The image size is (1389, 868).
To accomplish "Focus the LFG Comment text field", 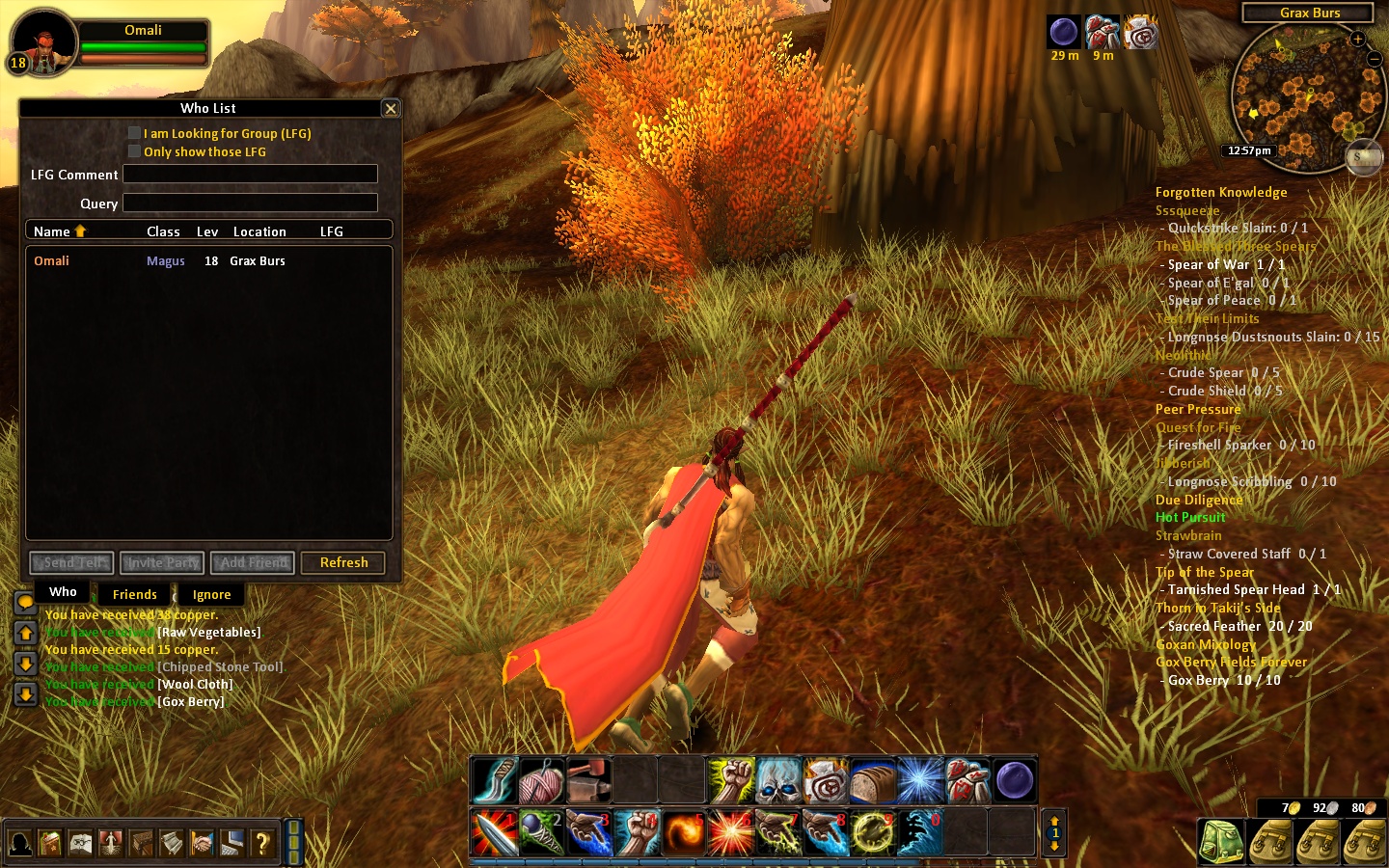I will [x=250, y=175].
